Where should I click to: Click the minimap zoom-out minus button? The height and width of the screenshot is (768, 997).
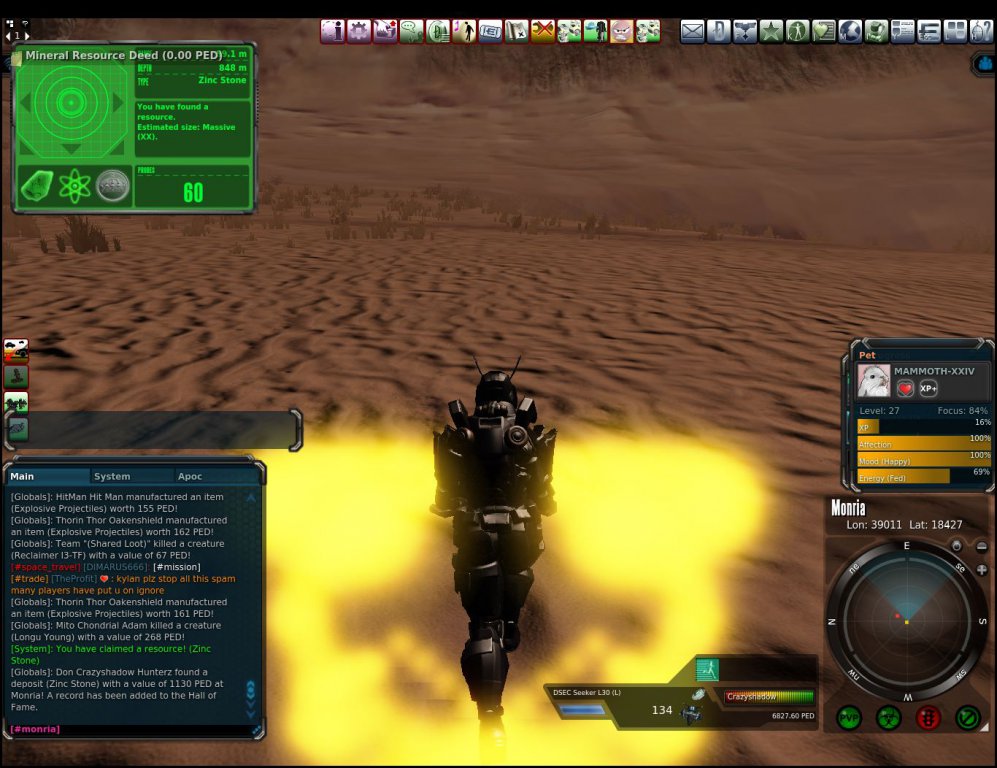pos(981,546)
